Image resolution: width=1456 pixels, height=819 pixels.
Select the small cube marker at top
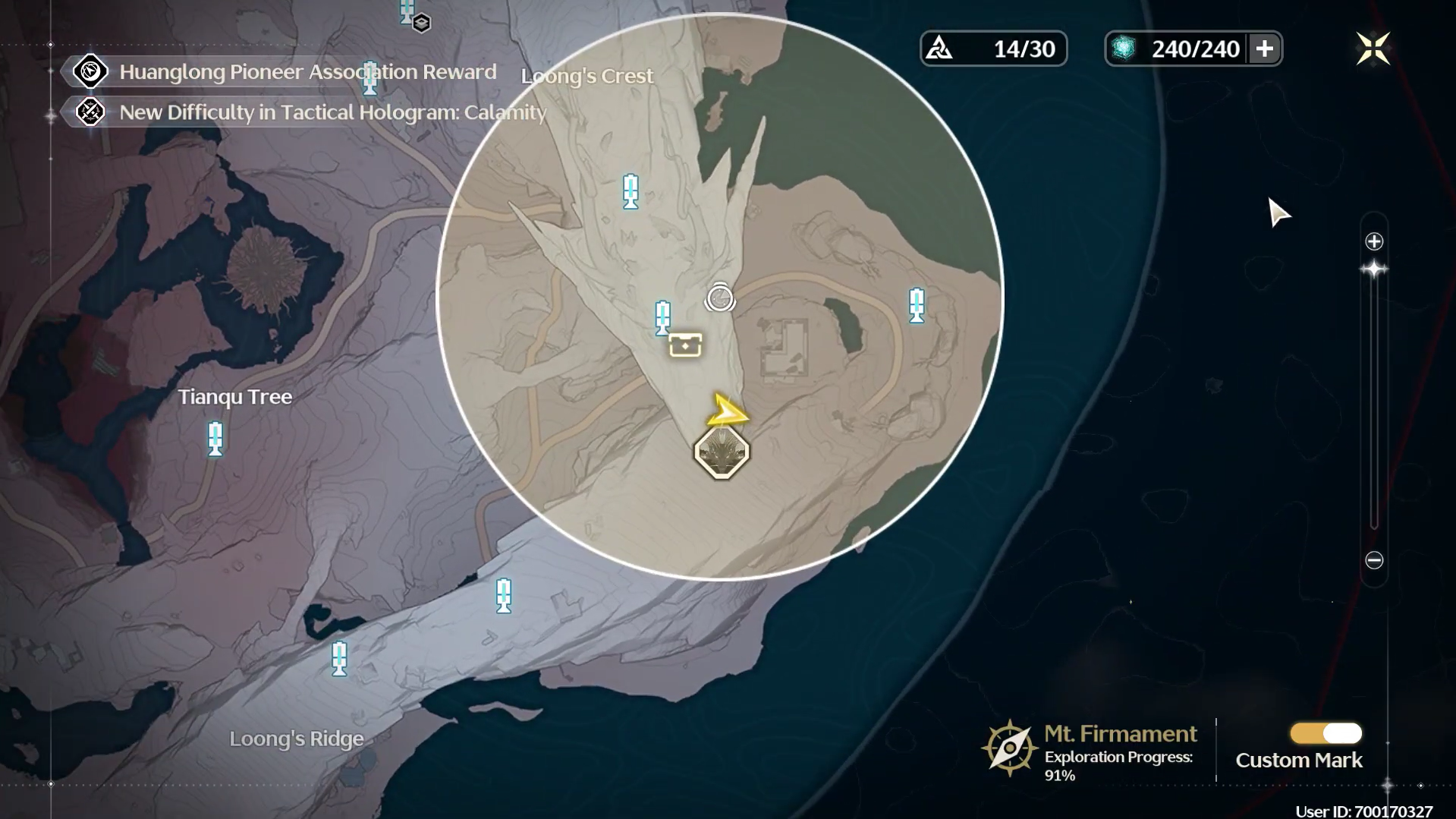422,24
